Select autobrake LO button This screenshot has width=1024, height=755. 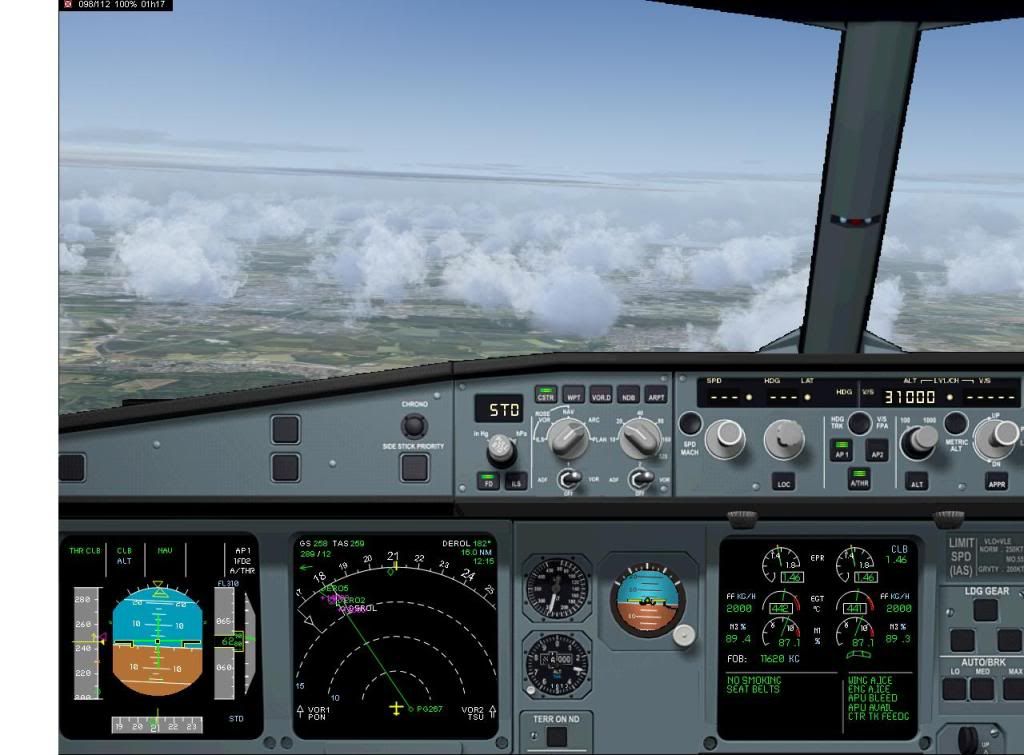tap(954, 688)
